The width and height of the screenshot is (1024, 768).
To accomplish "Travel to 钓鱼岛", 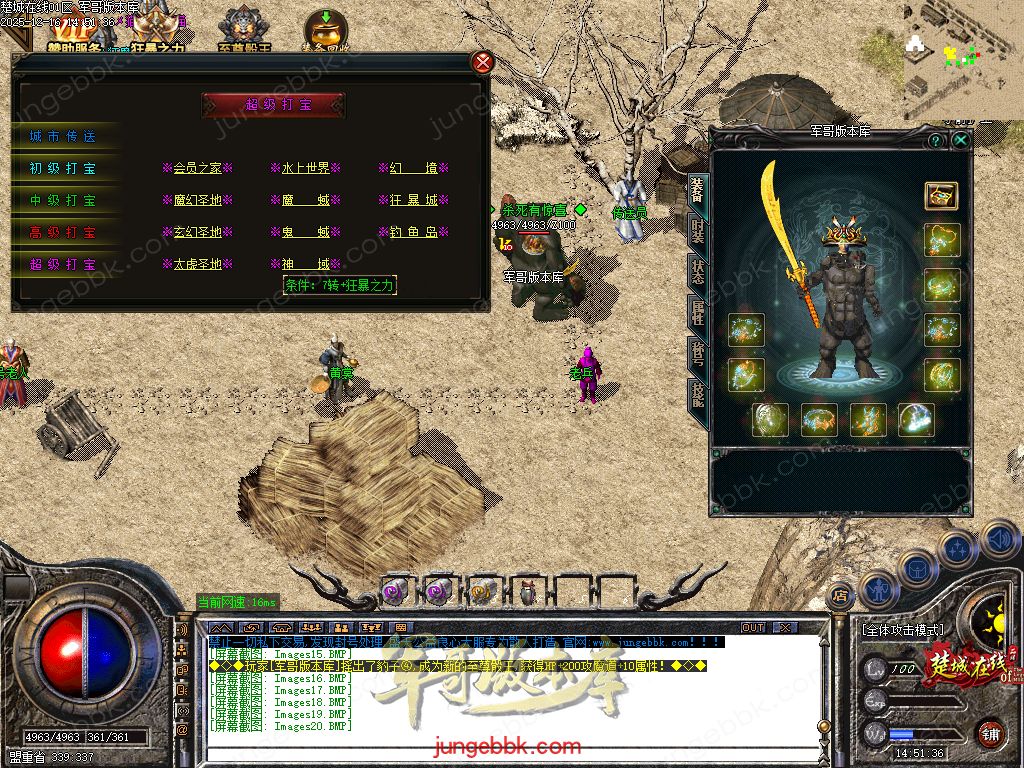I will (414, 232).
